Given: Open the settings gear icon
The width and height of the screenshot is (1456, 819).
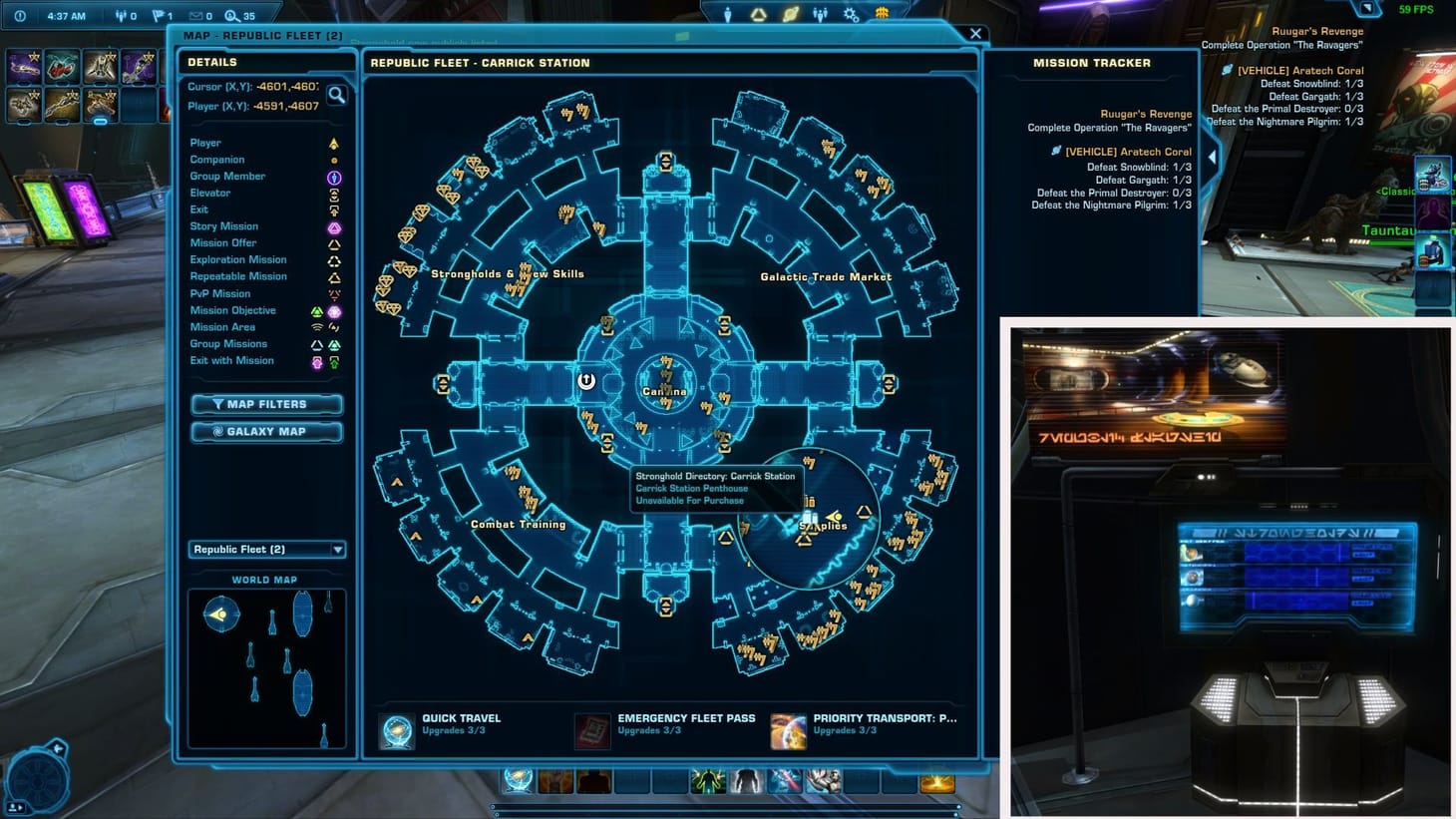Looking at the screenshot, I should click(x=852, y=14).
